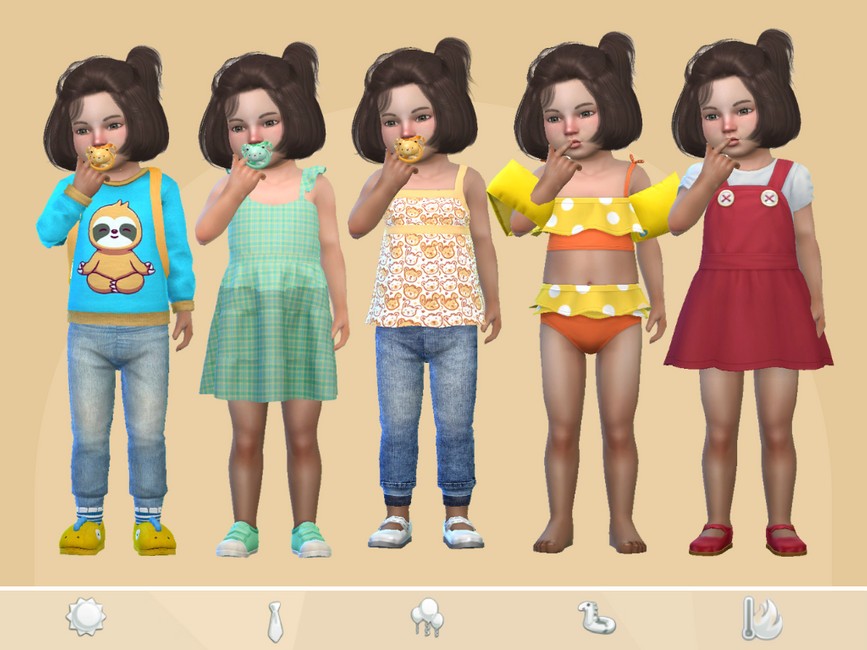Choose the necktie formal outfit icon
The width and height of the screenshot is (867, 650).
(274, 620)
